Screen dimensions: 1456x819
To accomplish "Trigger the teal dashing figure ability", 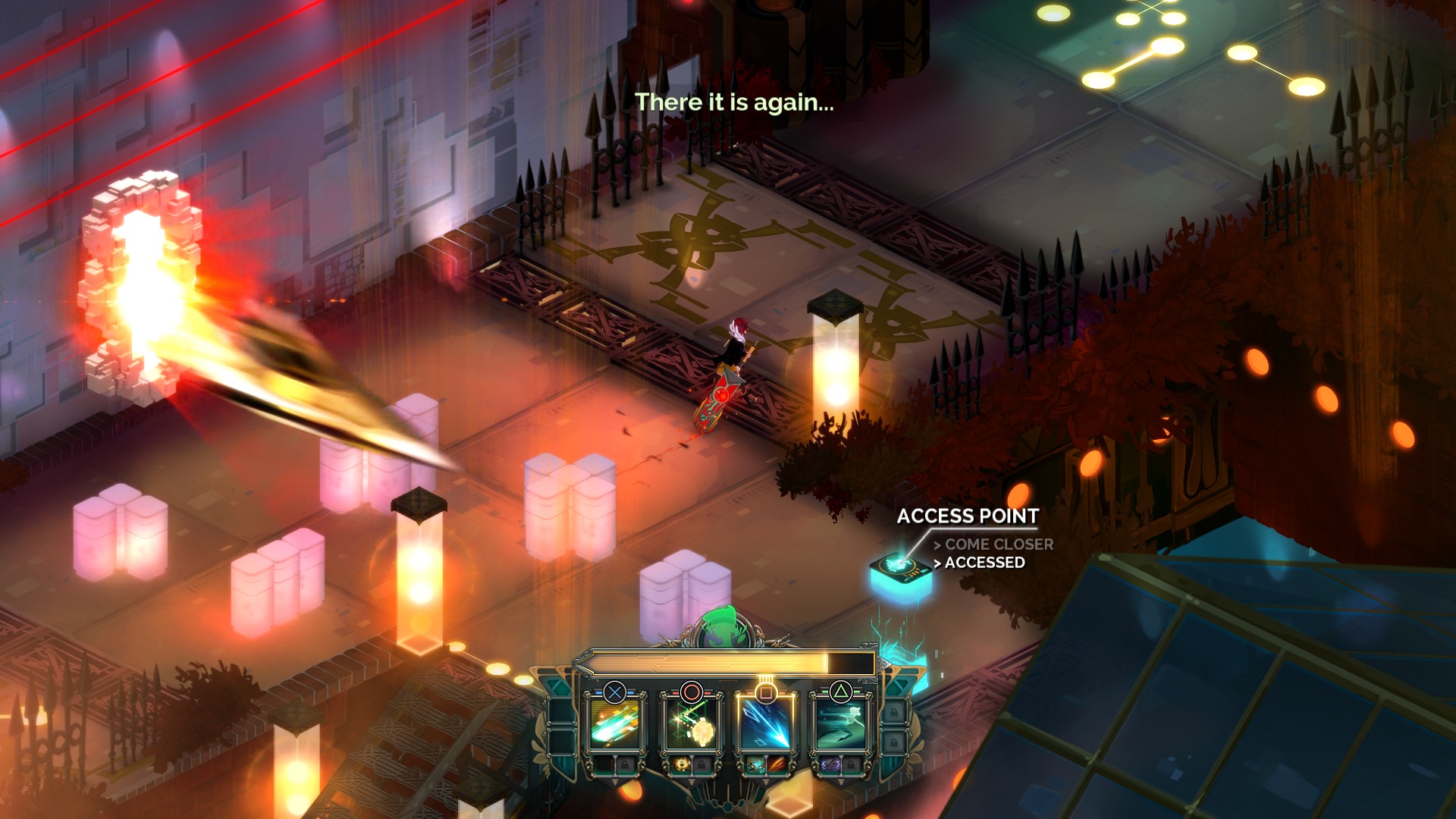I will click(840, 725).
